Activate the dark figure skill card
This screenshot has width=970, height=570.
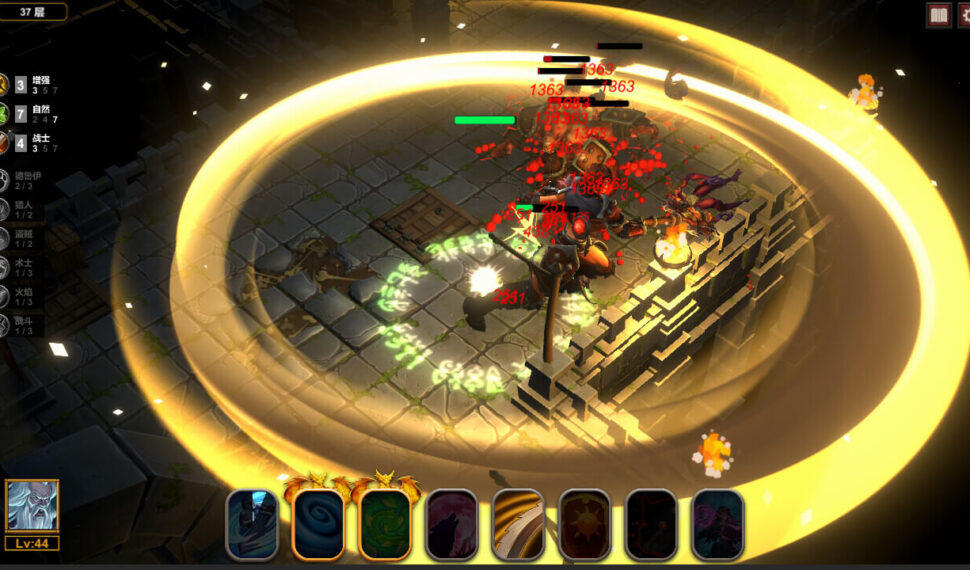[x=252, y=523]
